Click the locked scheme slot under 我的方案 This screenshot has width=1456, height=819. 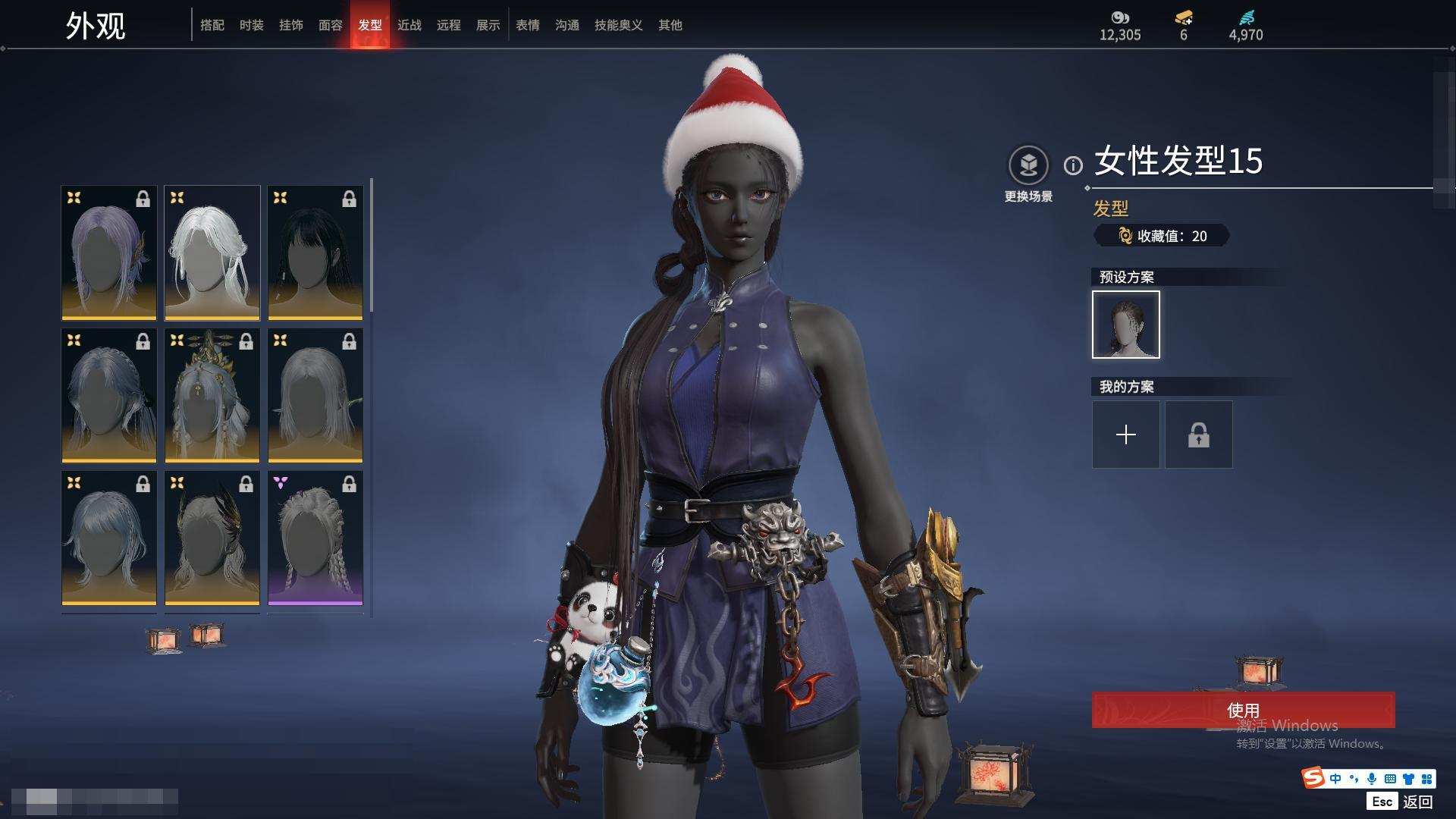point(1199,435)
